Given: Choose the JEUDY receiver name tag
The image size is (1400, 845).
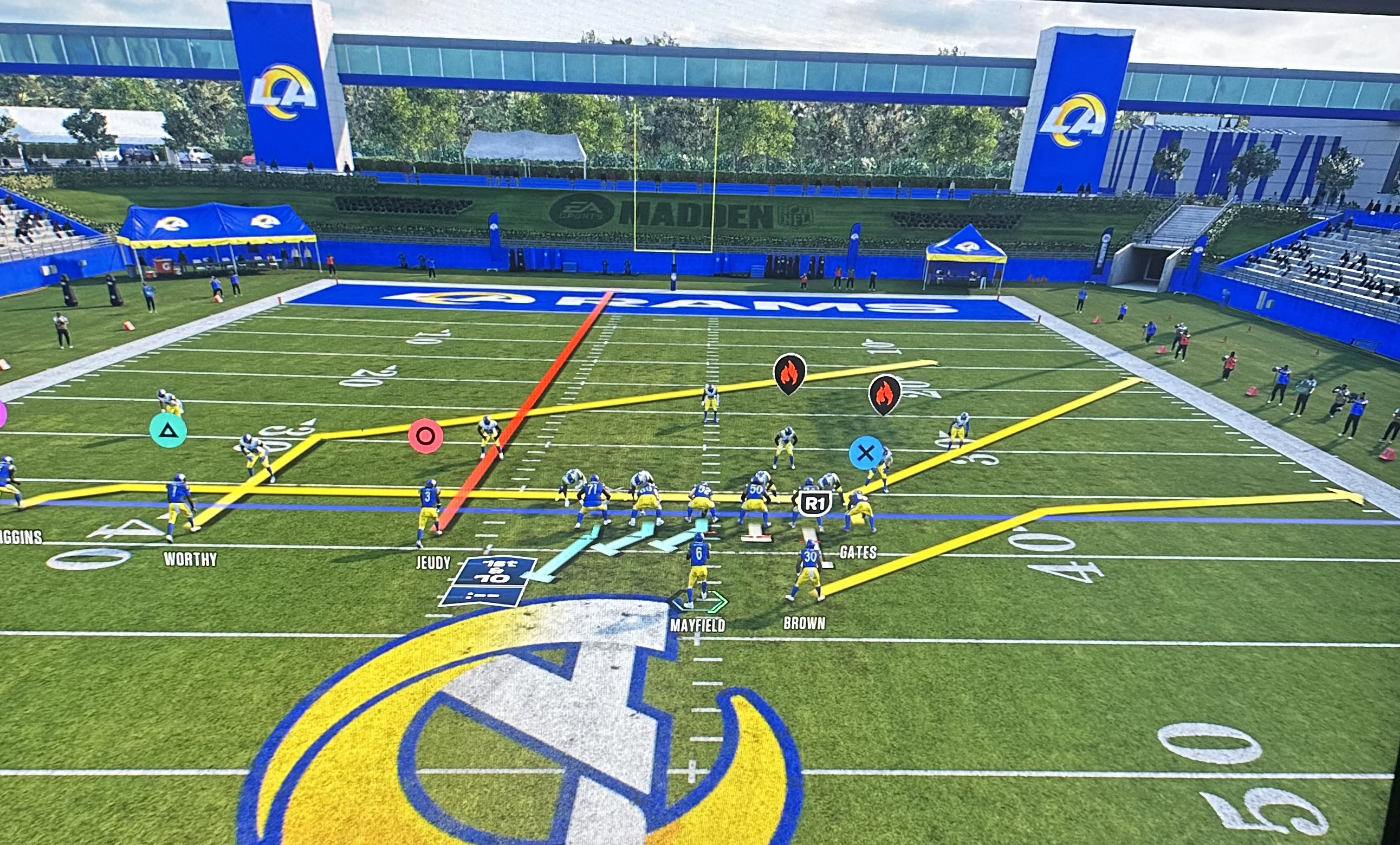Looking at the screenshot, I should [x=433, y=563].
